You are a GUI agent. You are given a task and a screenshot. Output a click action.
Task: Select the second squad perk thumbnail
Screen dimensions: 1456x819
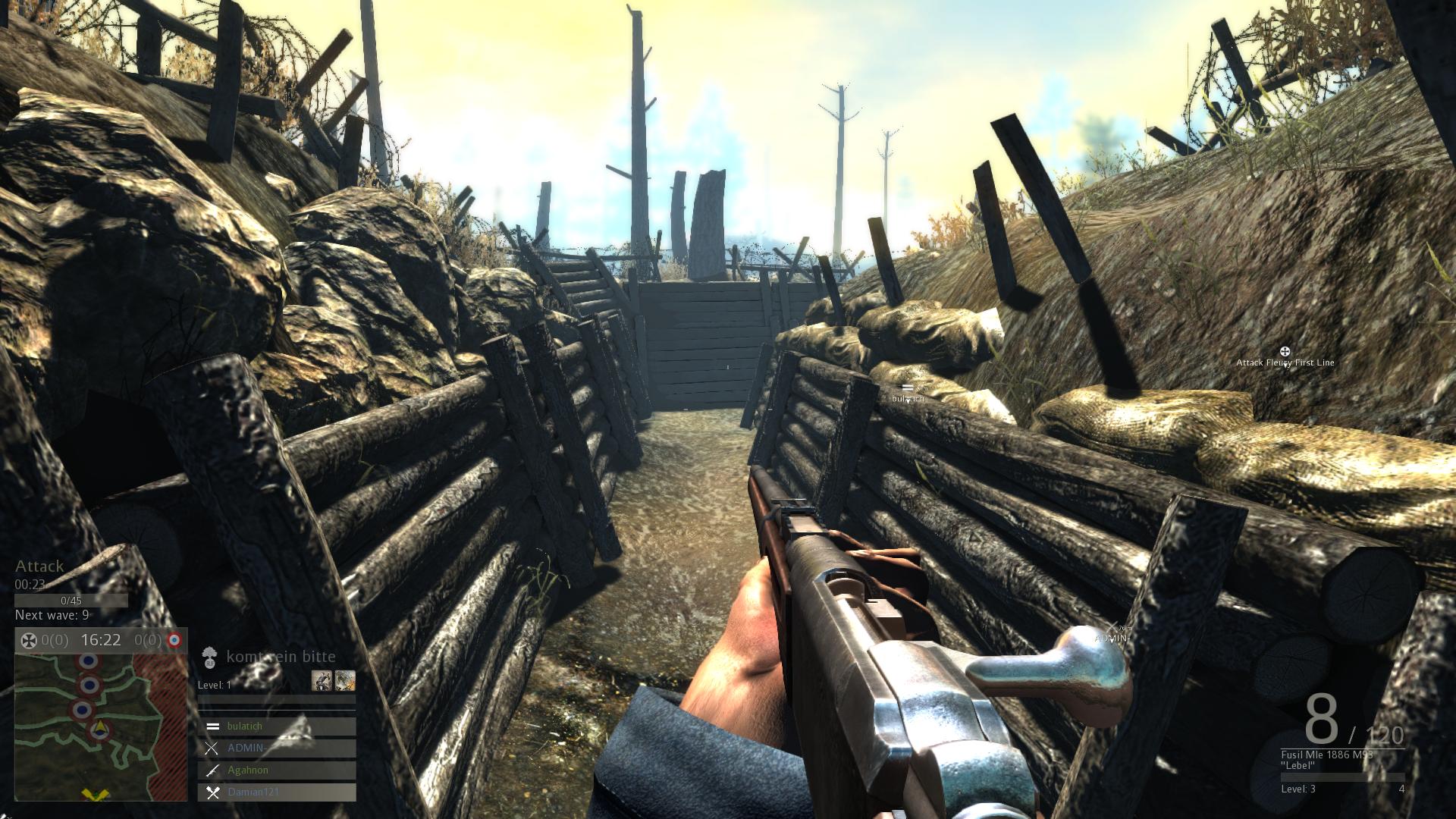click(x=345, y=680)
